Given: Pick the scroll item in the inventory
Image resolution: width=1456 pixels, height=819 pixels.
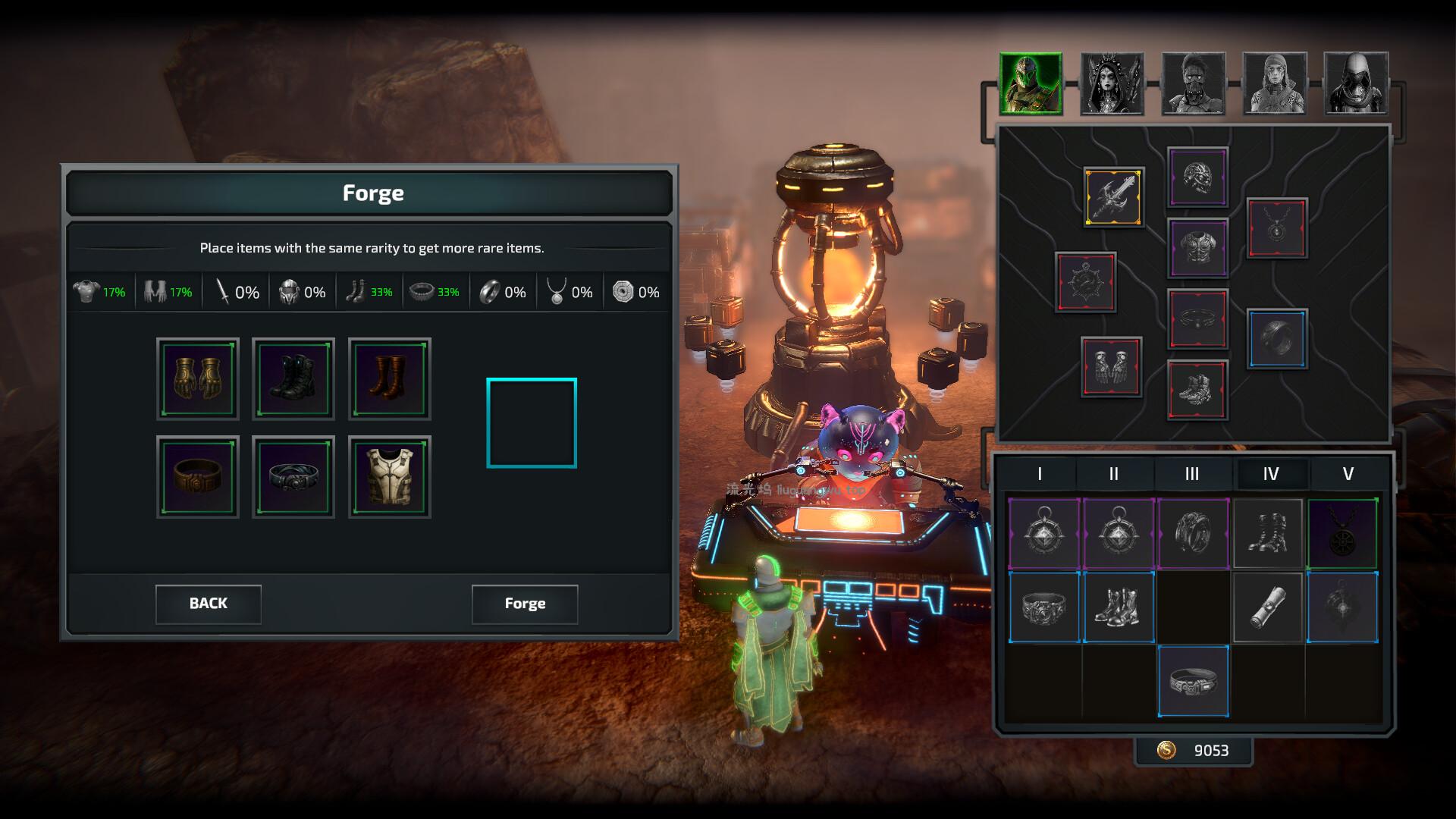Looking at the screenshot, I should tap(1267, 608).
